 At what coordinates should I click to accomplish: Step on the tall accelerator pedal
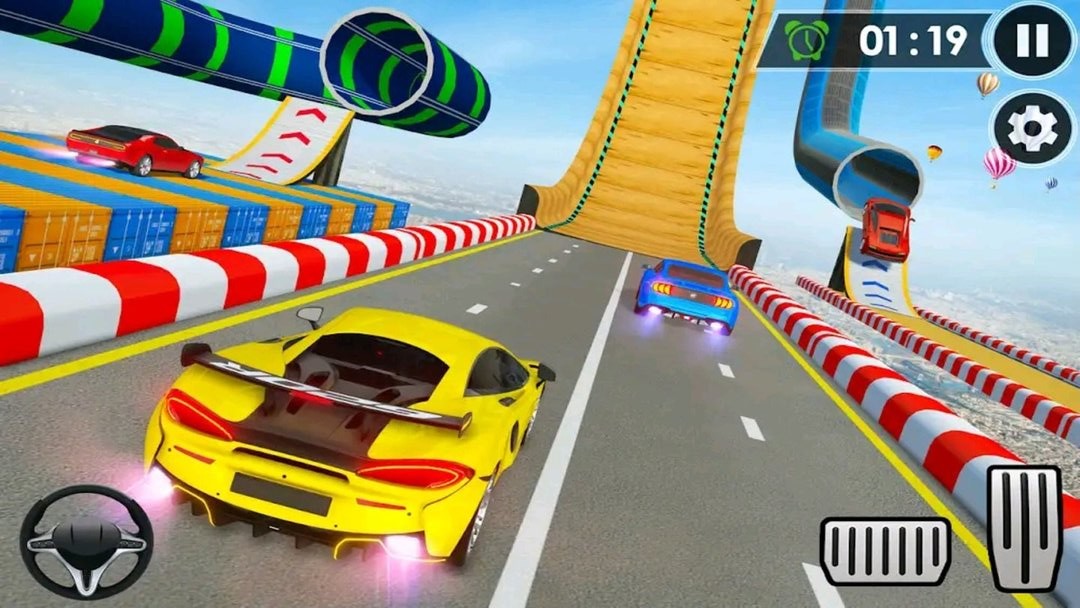pos(1025,529)
